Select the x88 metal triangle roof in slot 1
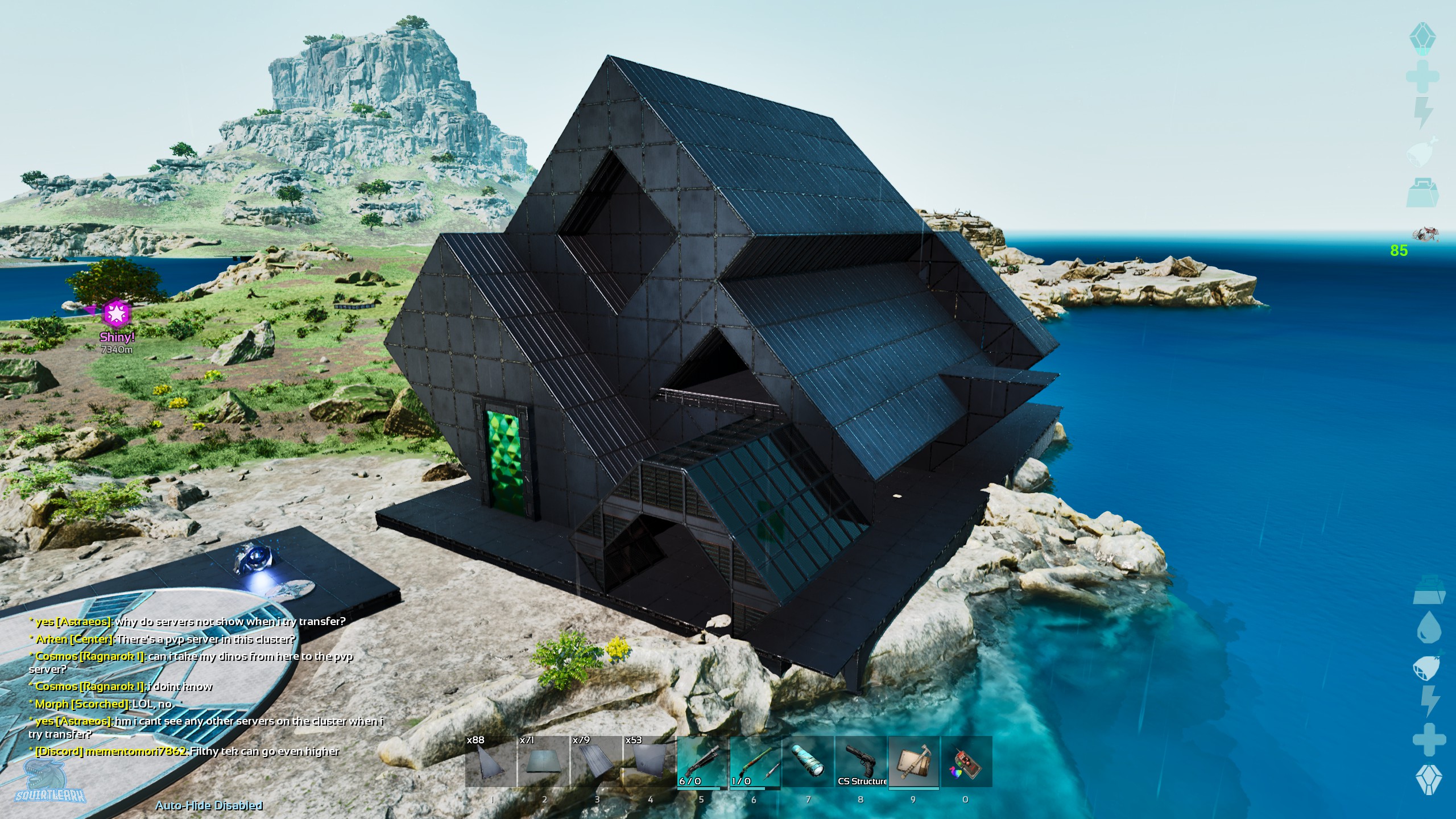 point(490,762)
